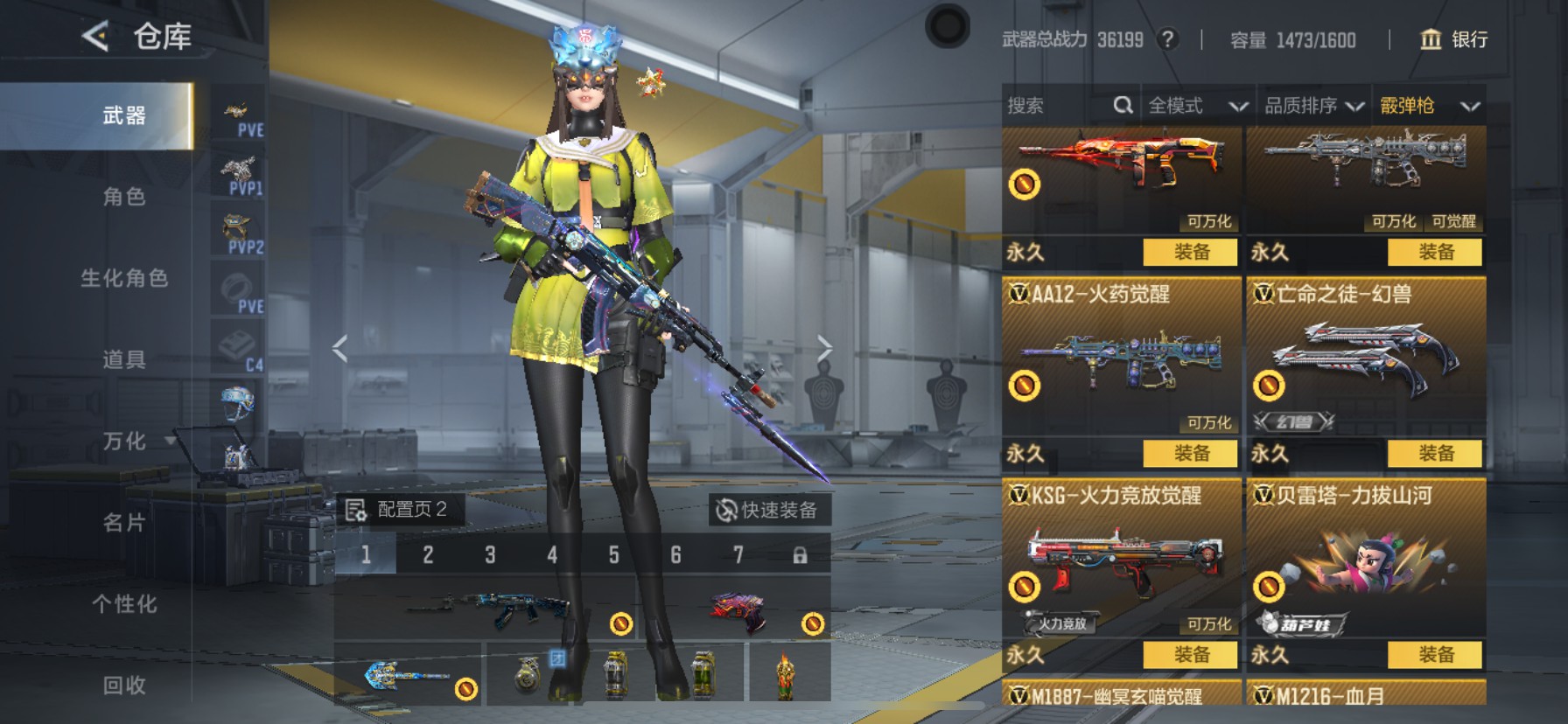This screenshot has width=1568, height=724.
Task: Open the 品质排序 sort dropdown
Action: click(x=1313, y=106)
